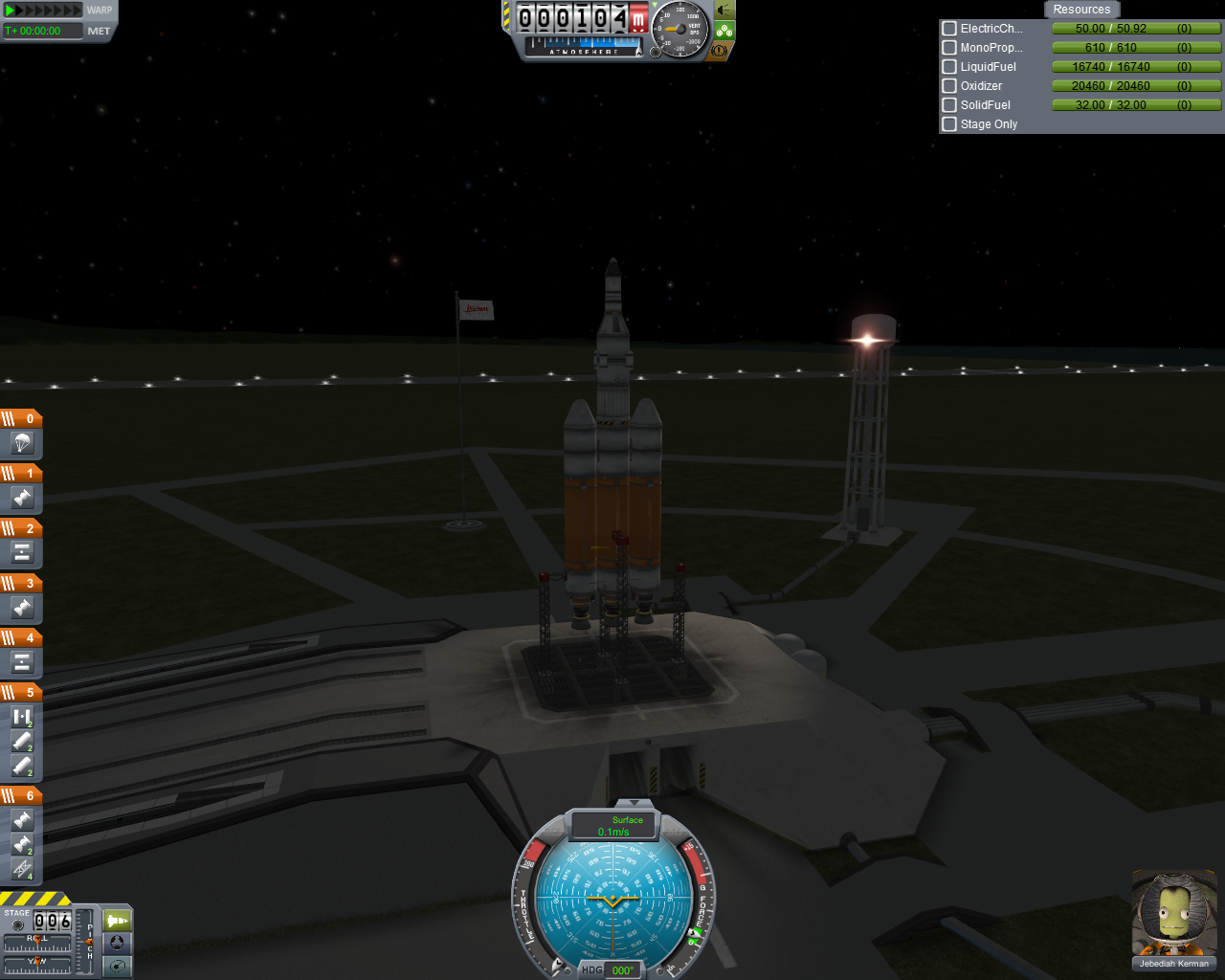Open the map view button
This screenshot has width=1225, height=980.
click(117, 966)
